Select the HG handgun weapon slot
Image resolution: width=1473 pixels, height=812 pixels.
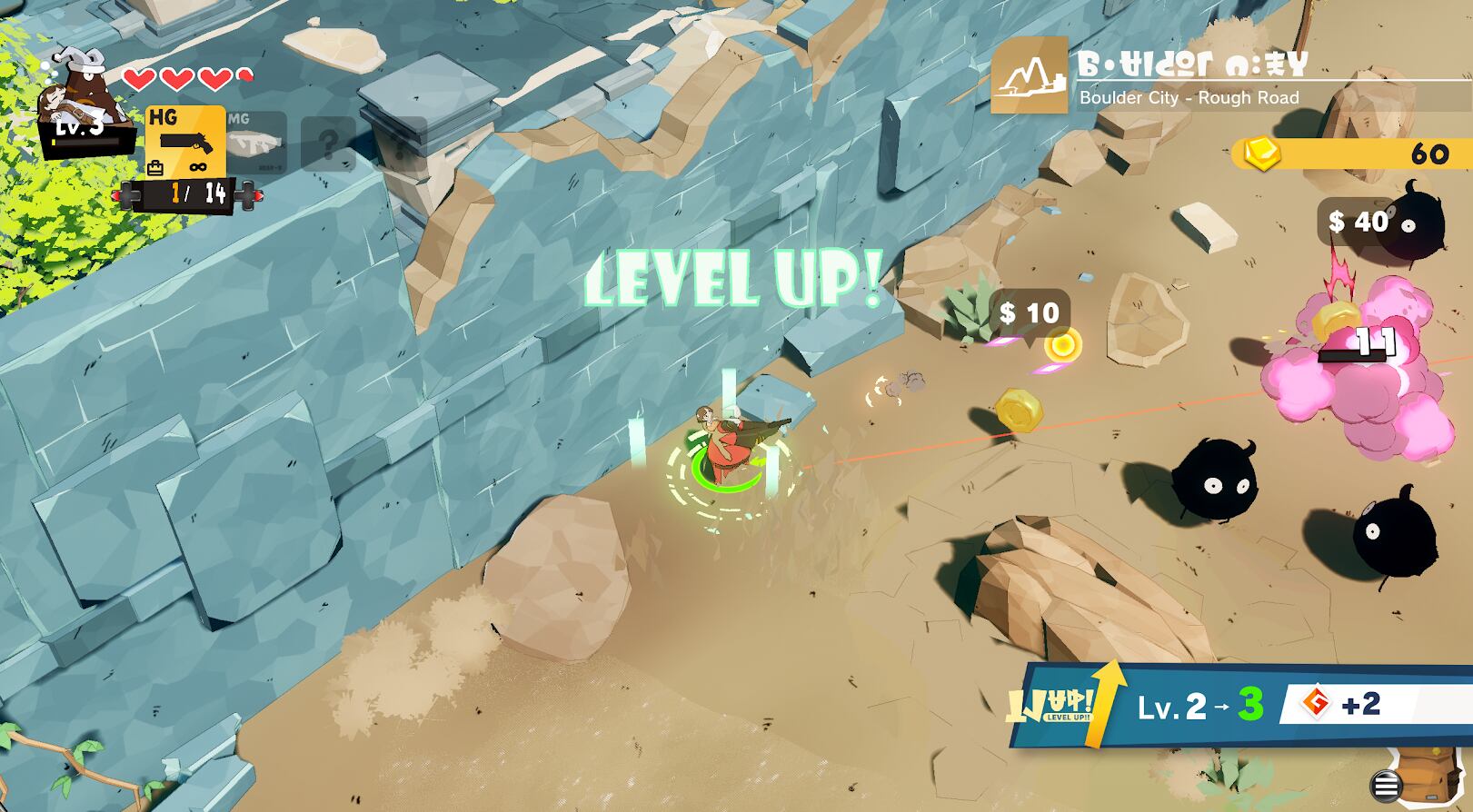pyautogui.click(x=185, y=141)
